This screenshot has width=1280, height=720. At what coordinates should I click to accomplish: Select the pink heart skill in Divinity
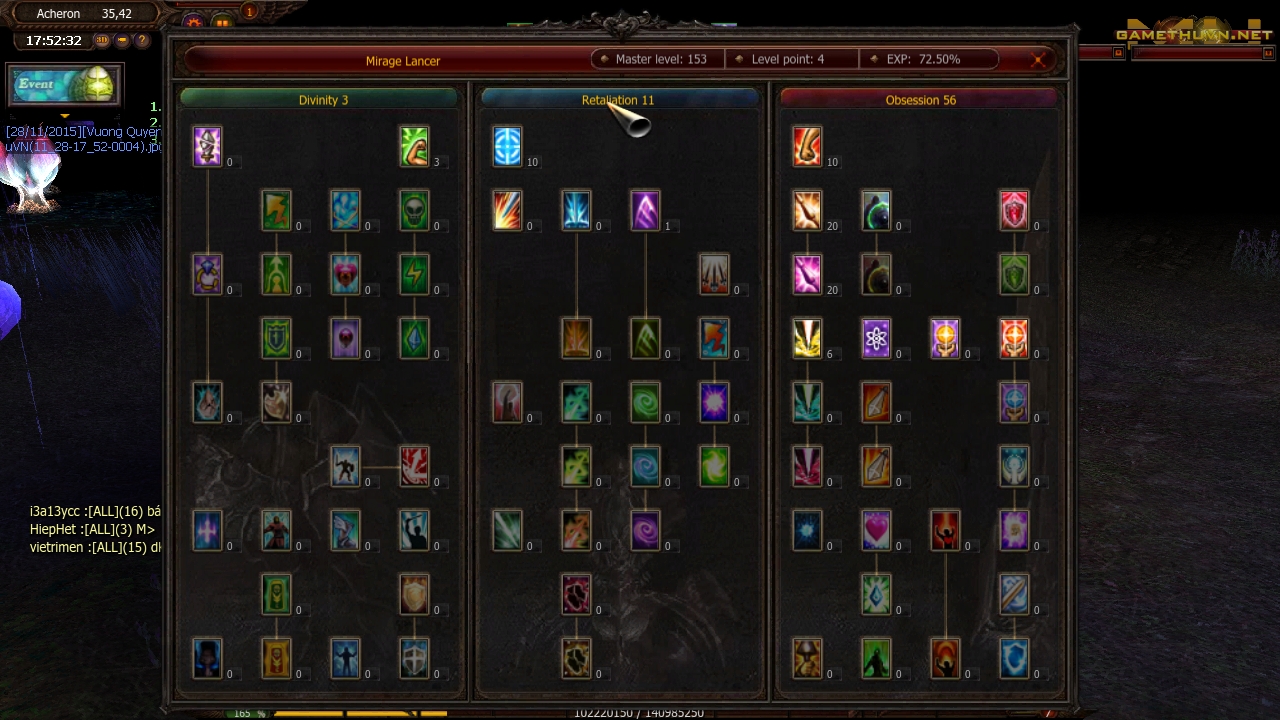coord(345,274)
